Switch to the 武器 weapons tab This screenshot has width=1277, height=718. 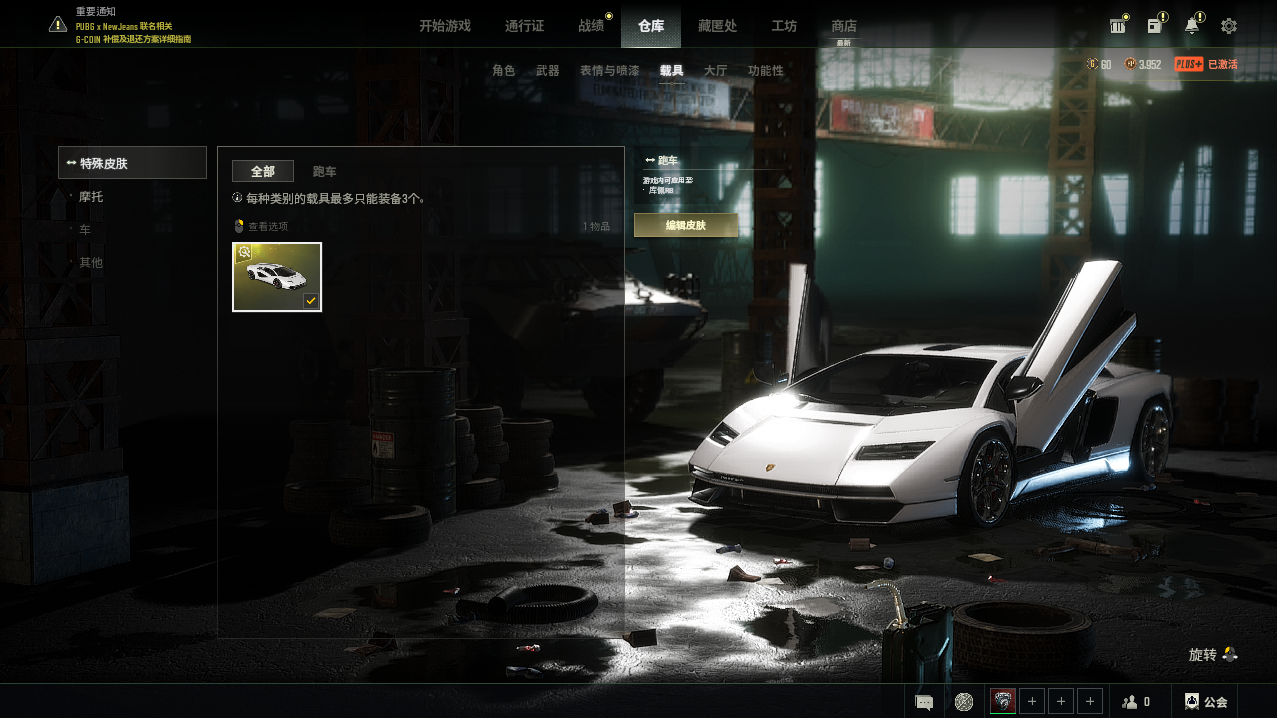548,71
